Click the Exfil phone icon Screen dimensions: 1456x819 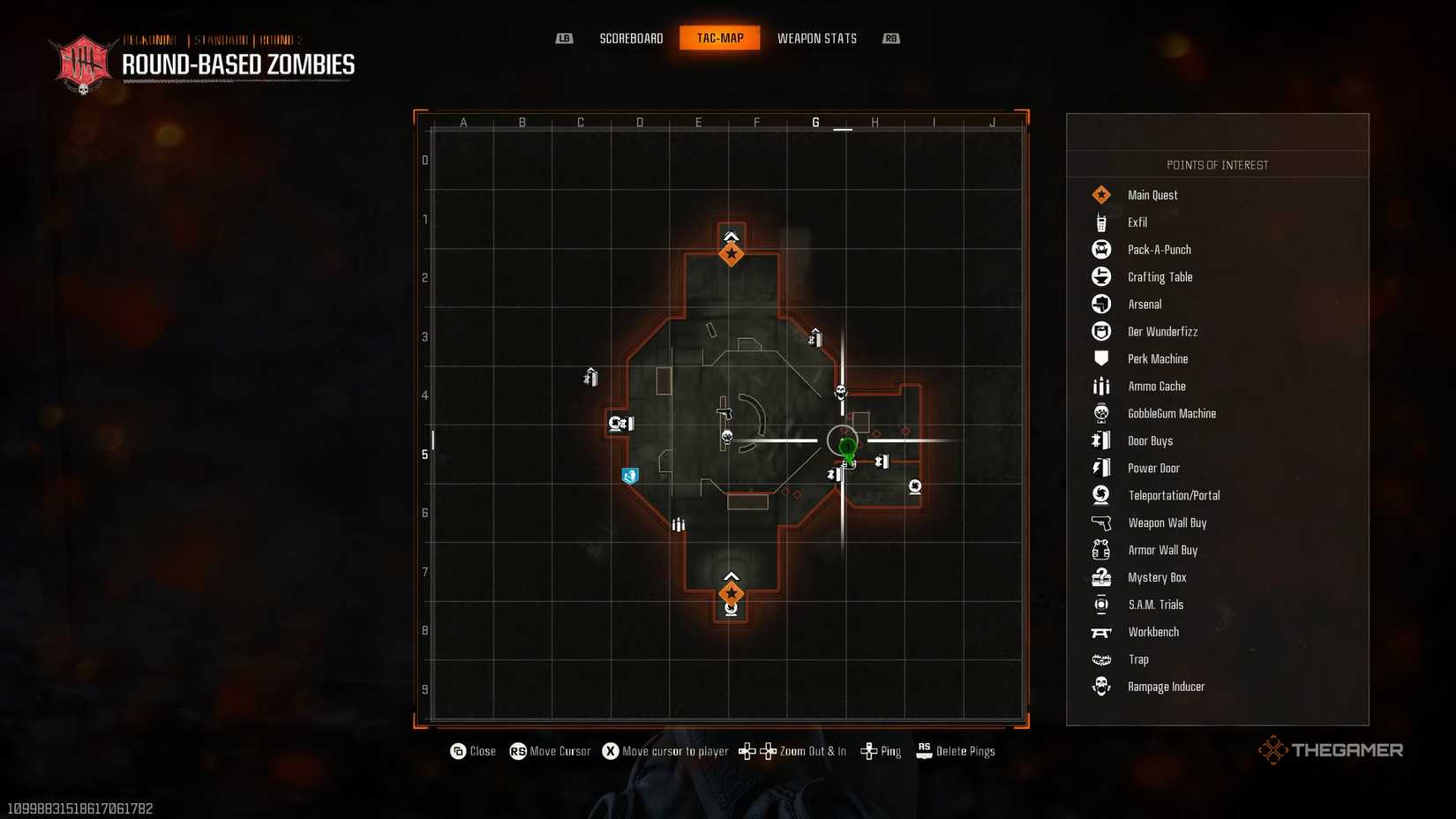click(1101, 222)
